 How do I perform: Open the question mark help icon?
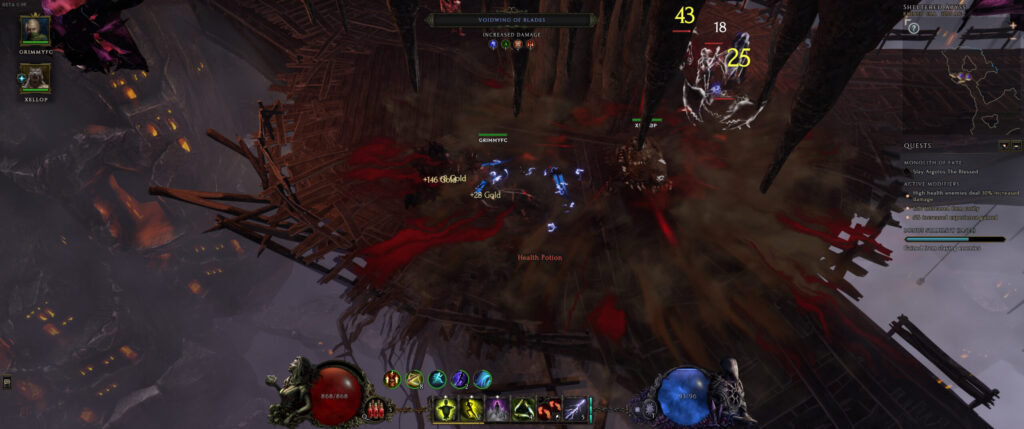913,29
